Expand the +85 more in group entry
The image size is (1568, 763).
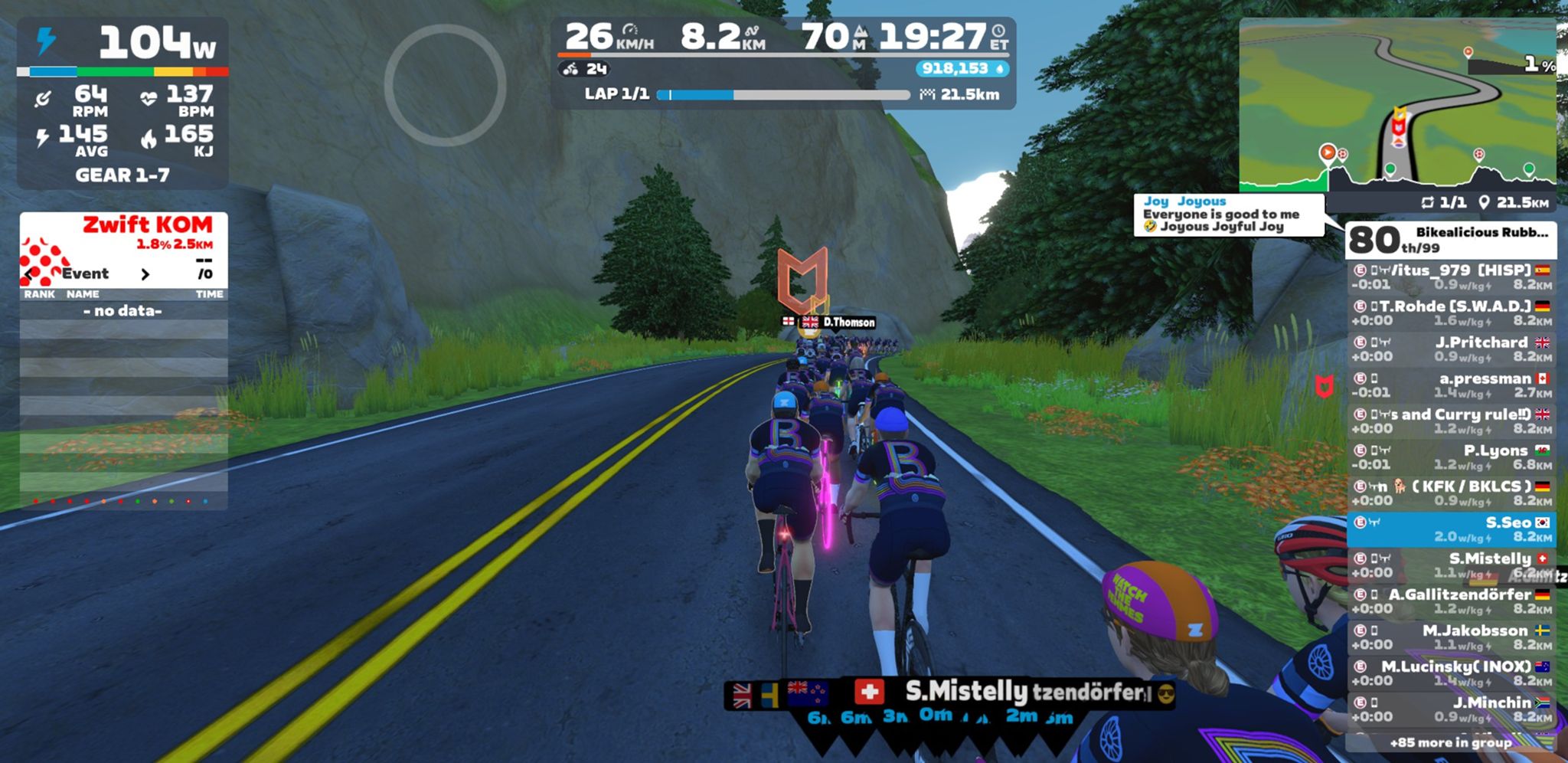1451,742
